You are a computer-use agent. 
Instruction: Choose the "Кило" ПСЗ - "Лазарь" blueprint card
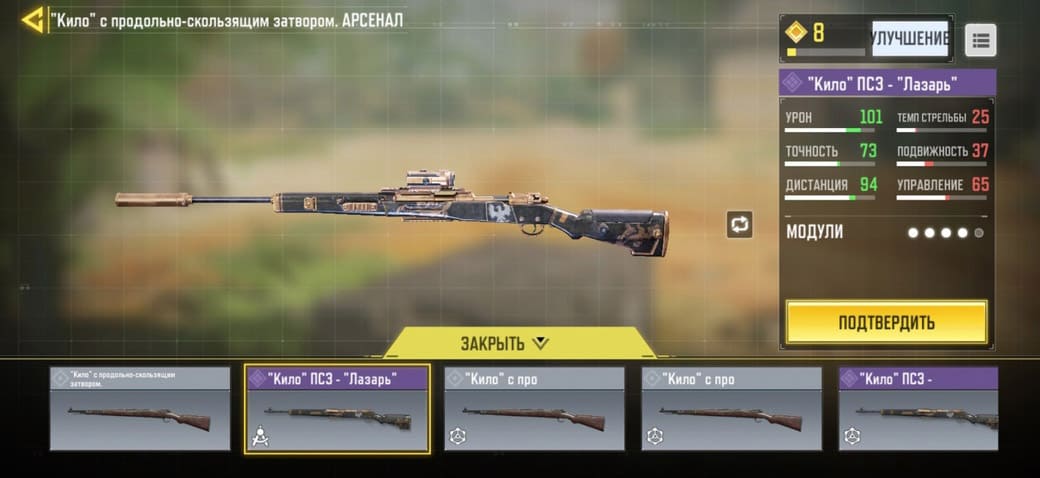pos(337,408)
